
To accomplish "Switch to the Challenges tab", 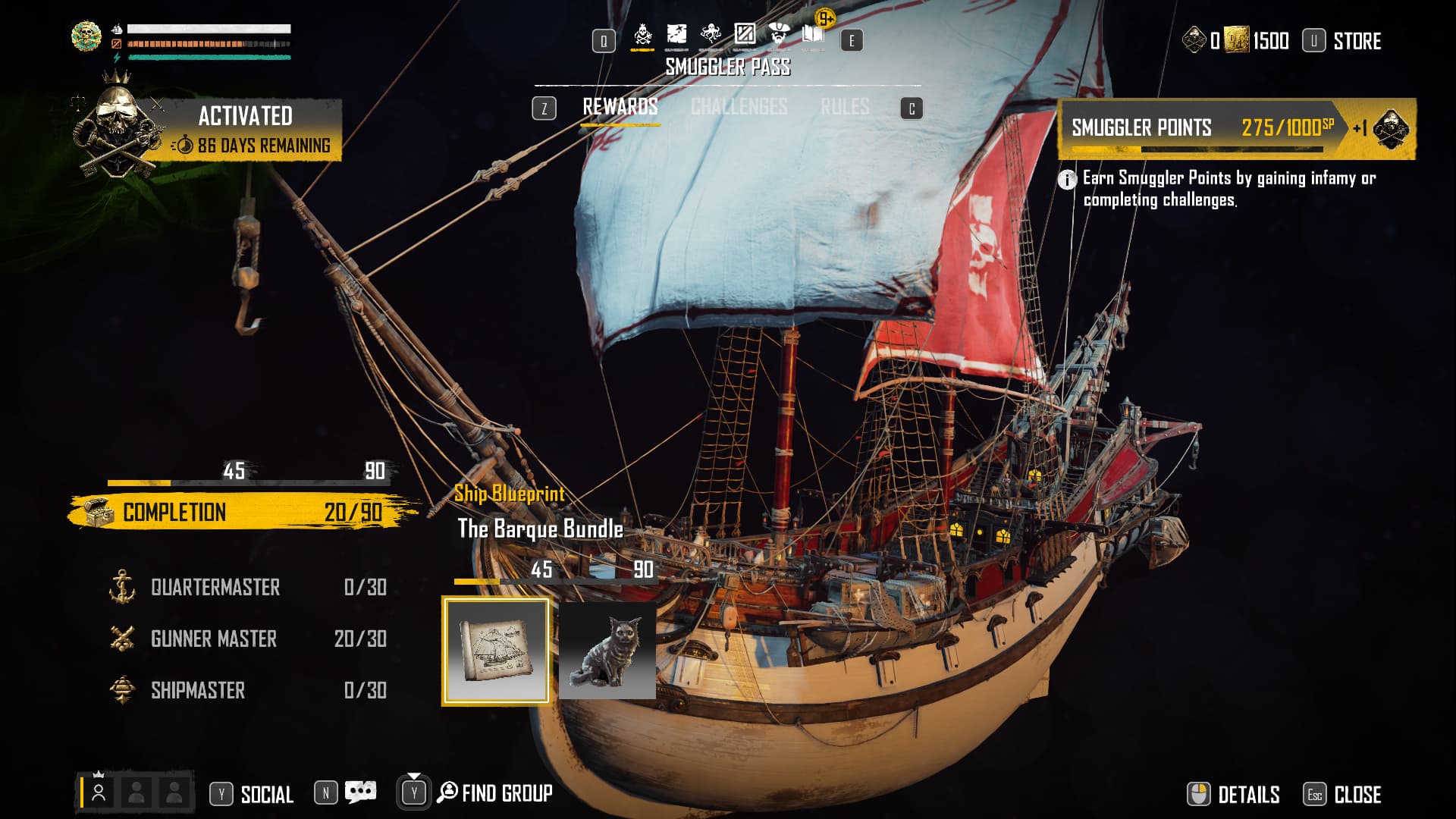I will tap(739, 108).
